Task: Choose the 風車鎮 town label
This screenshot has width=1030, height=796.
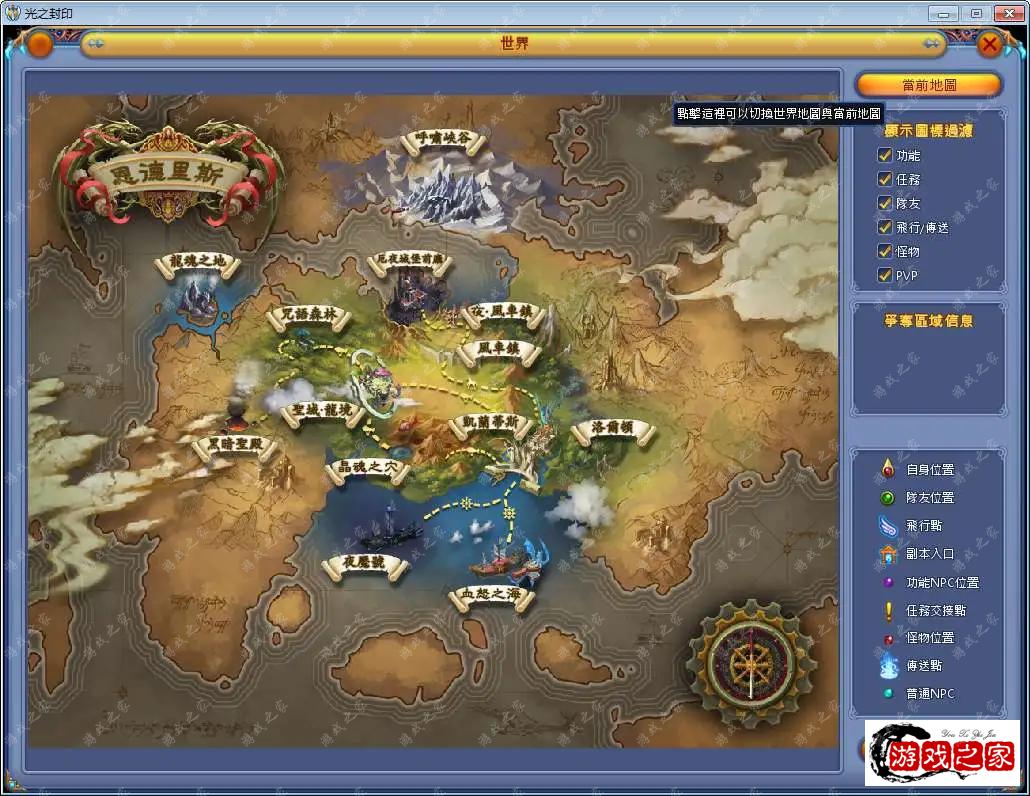Action: [497, 350]
